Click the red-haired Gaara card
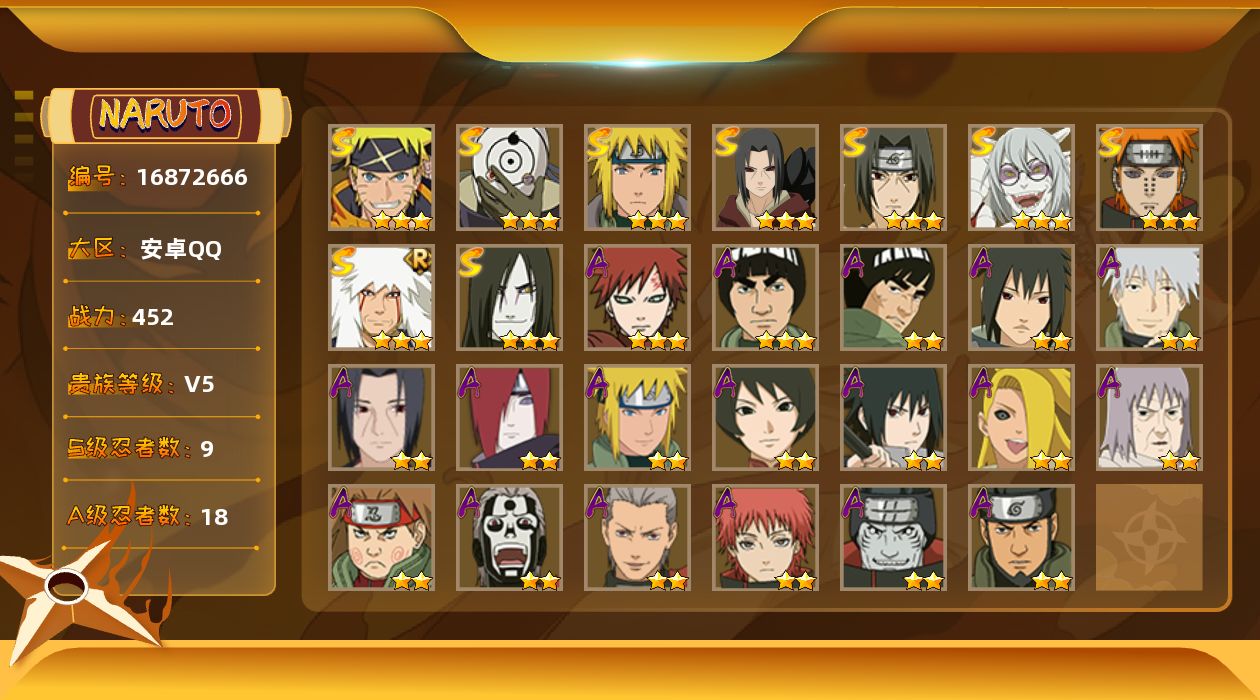The height and width of the screenshot is (700, 1260). [x=637, y=297]
